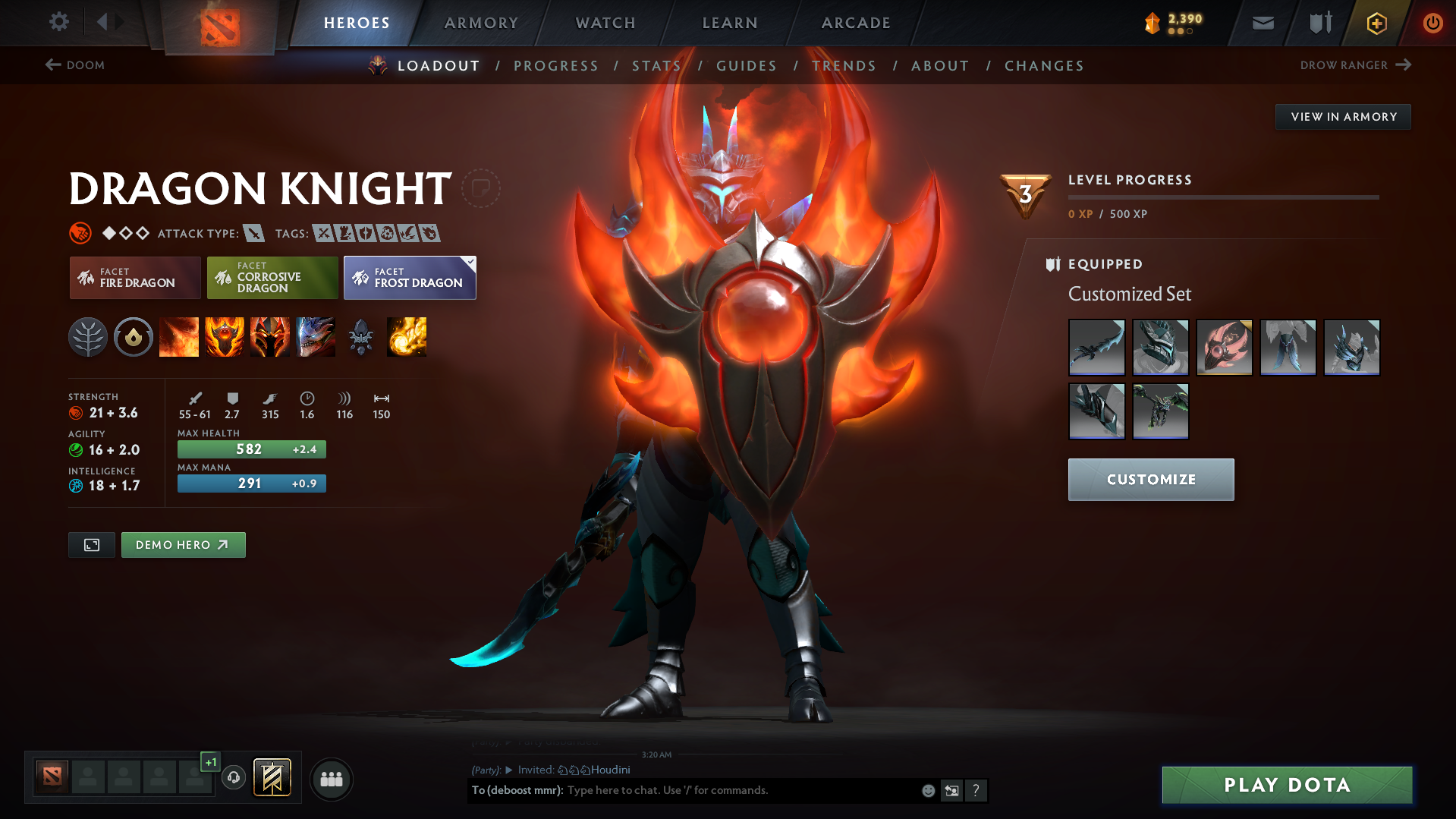Toggle fullscreen hero preview icon
This screenshot has width=1456, height=819.
tap(91, 544)
